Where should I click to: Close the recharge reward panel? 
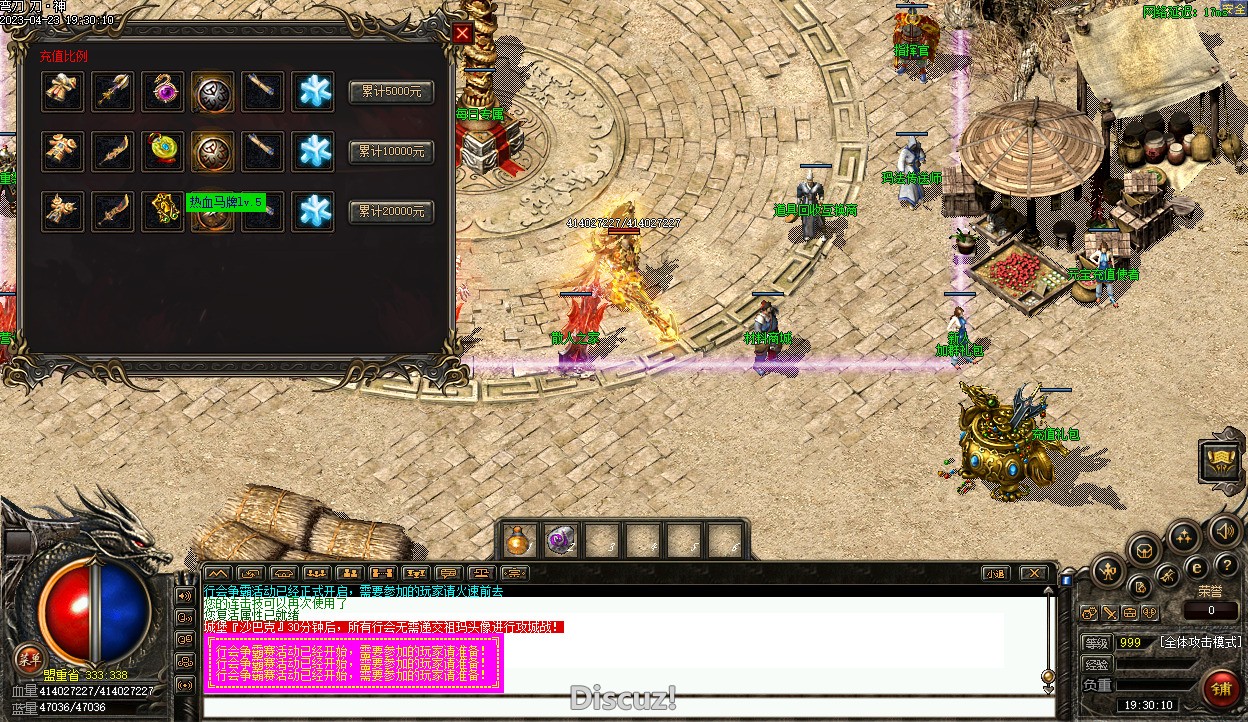click(x=462, y=33)
